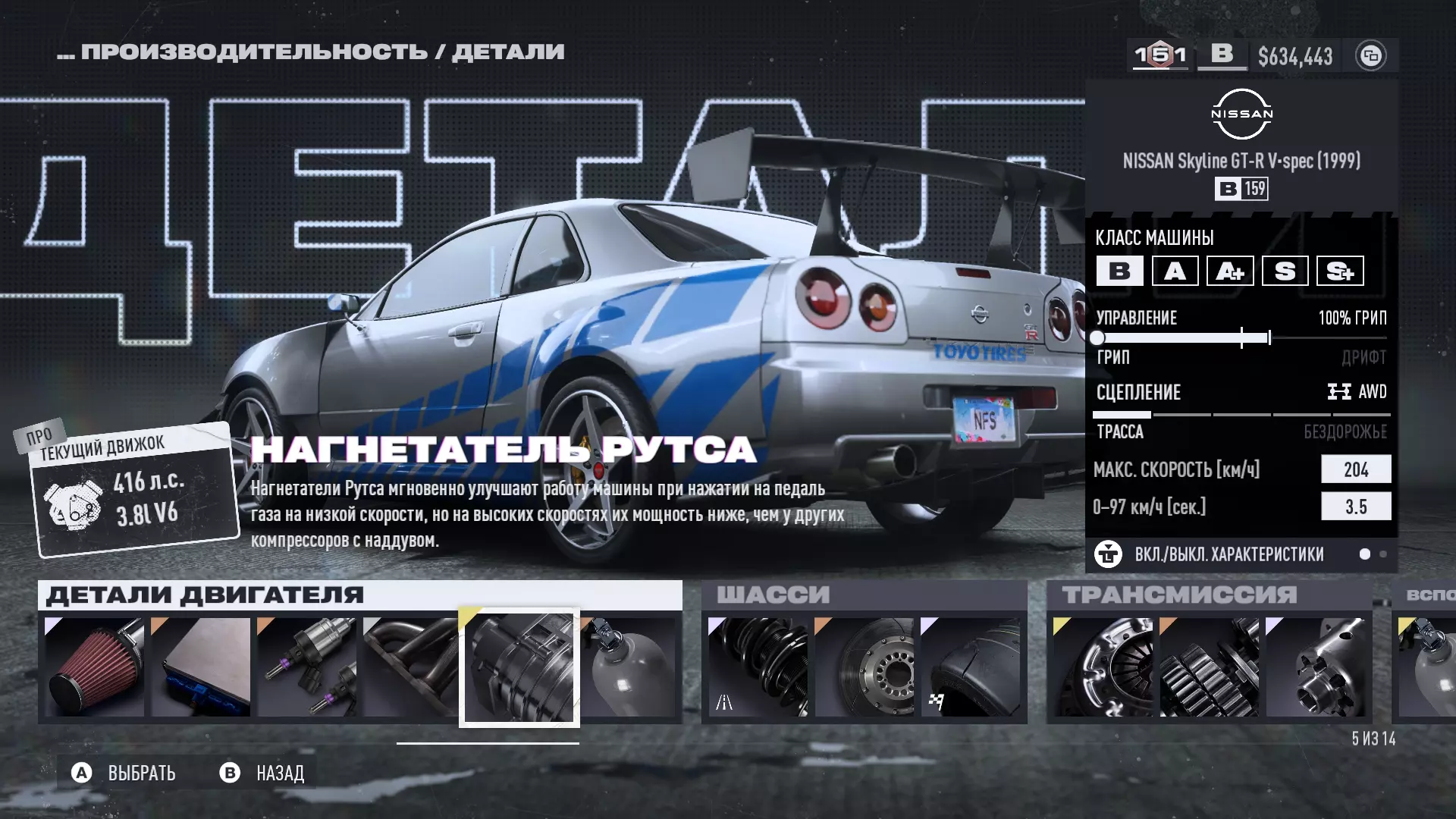Select the ДЕТАЛИ ДВИГАТЕЛЯ category header

tap(205, 595)
